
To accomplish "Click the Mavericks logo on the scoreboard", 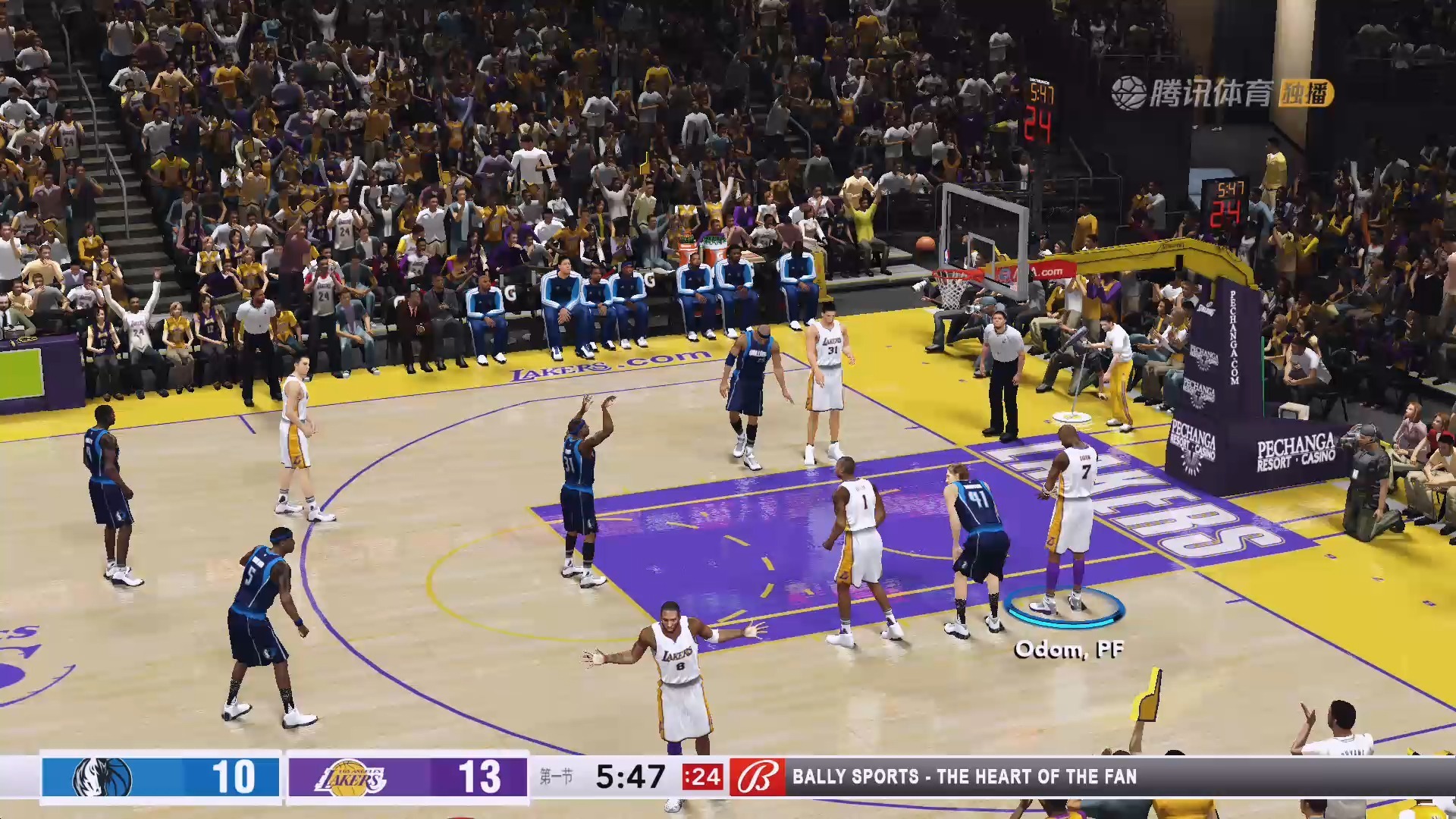I will click(102, 777).
